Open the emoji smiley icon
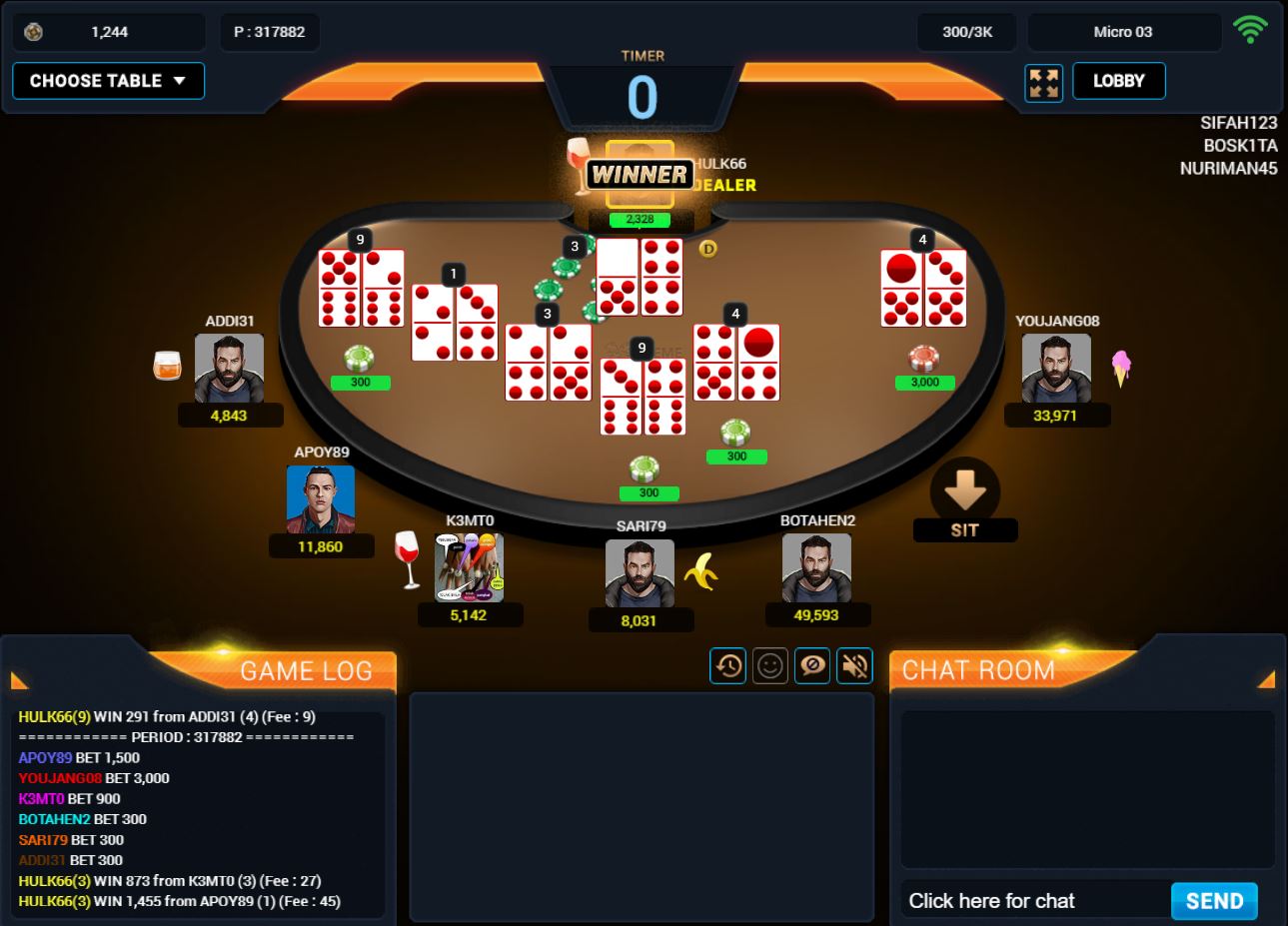The width and height of the screenshot is (1288, 926). click(x=769, y=665)
